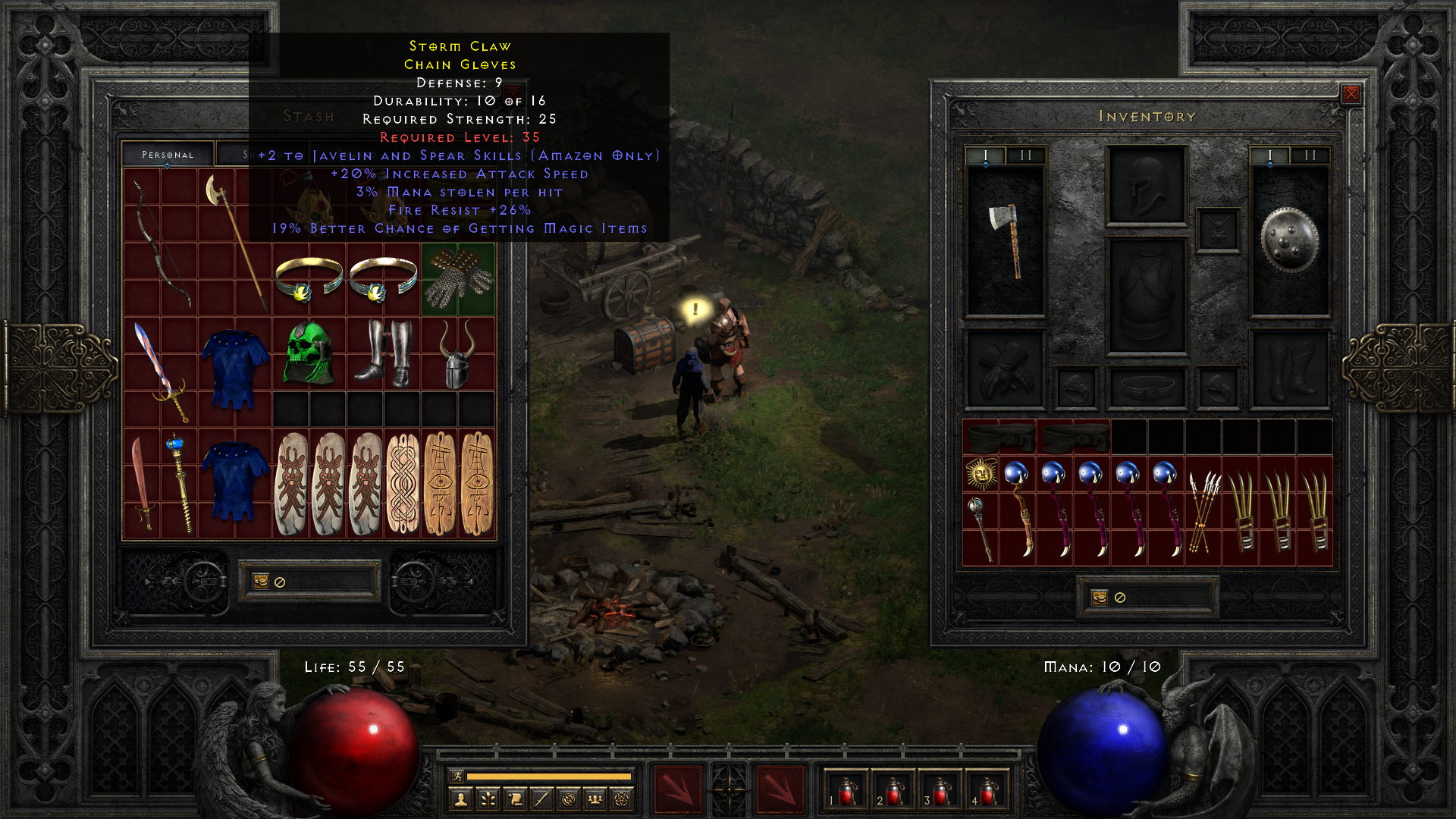Pick up the blue-topped golden scepter
Viewport: 1456px width, 819px height.
(179, 483)
